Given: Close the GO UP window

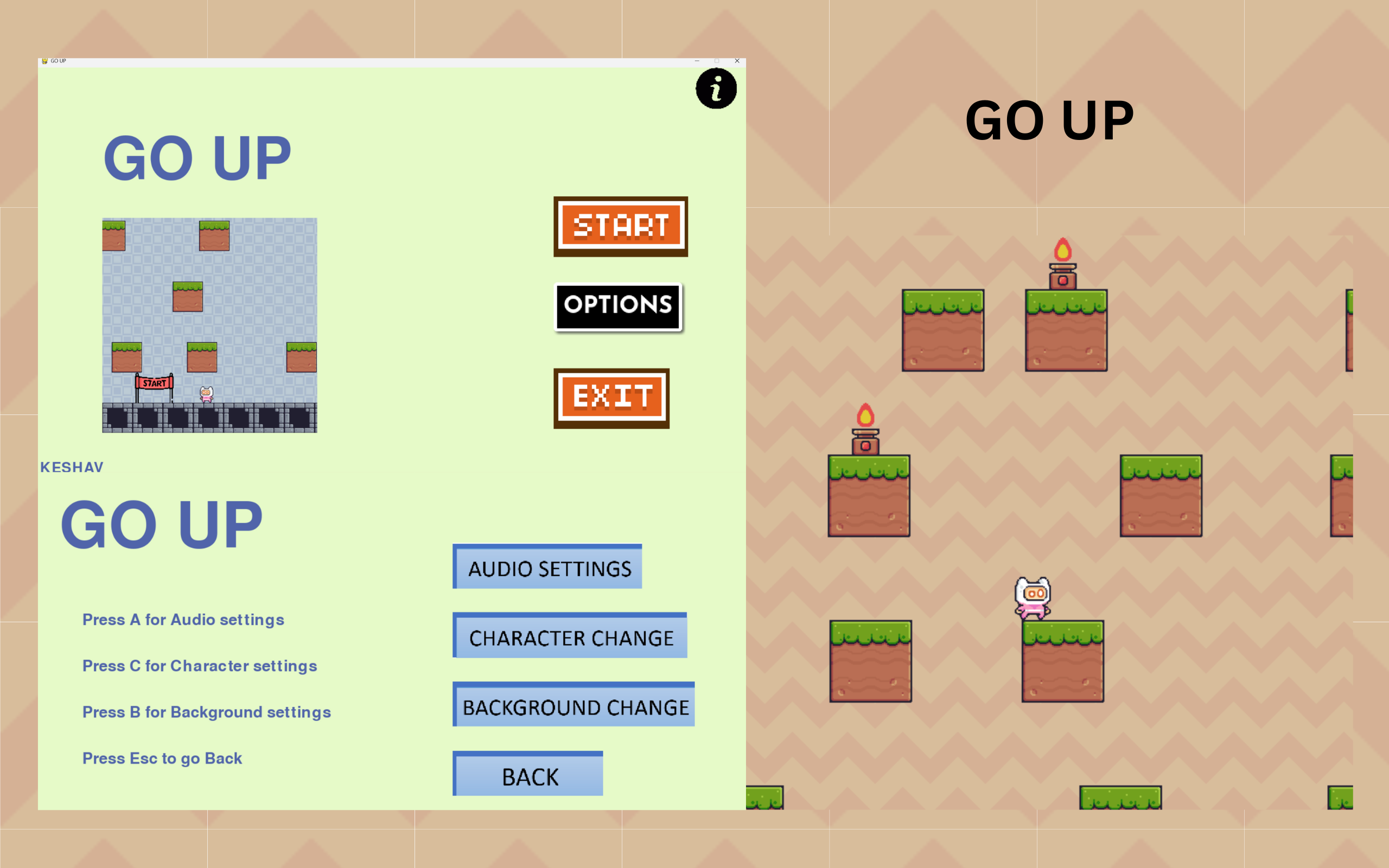Looking at the screenshot, I should (737, 61).
